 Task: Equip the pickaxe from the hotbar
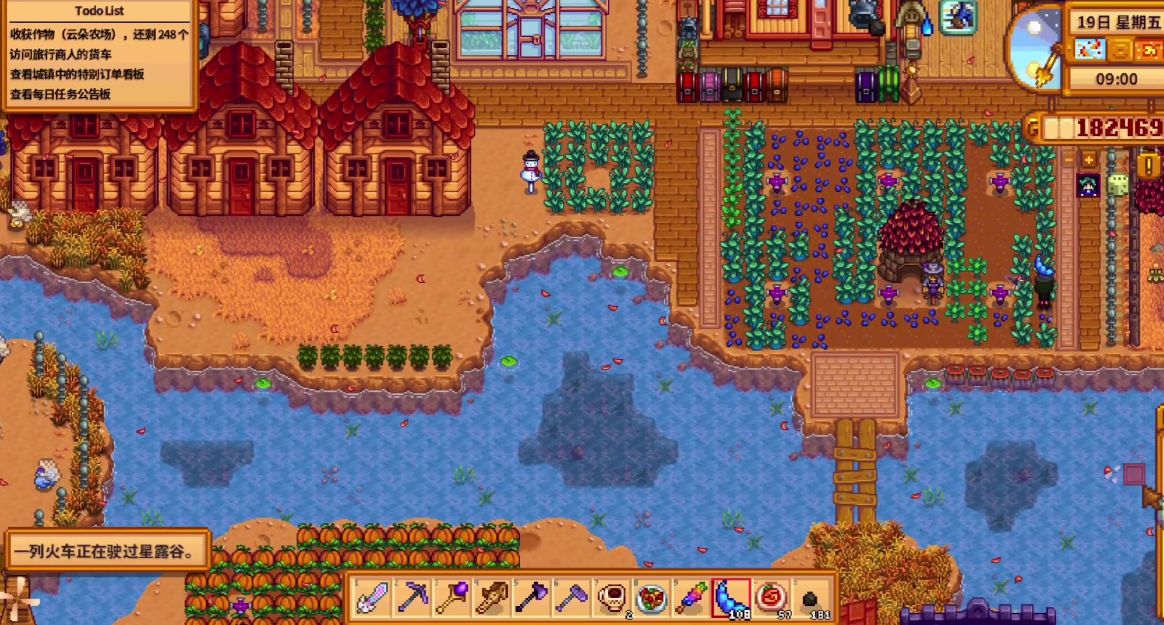[x=412, y=598]
